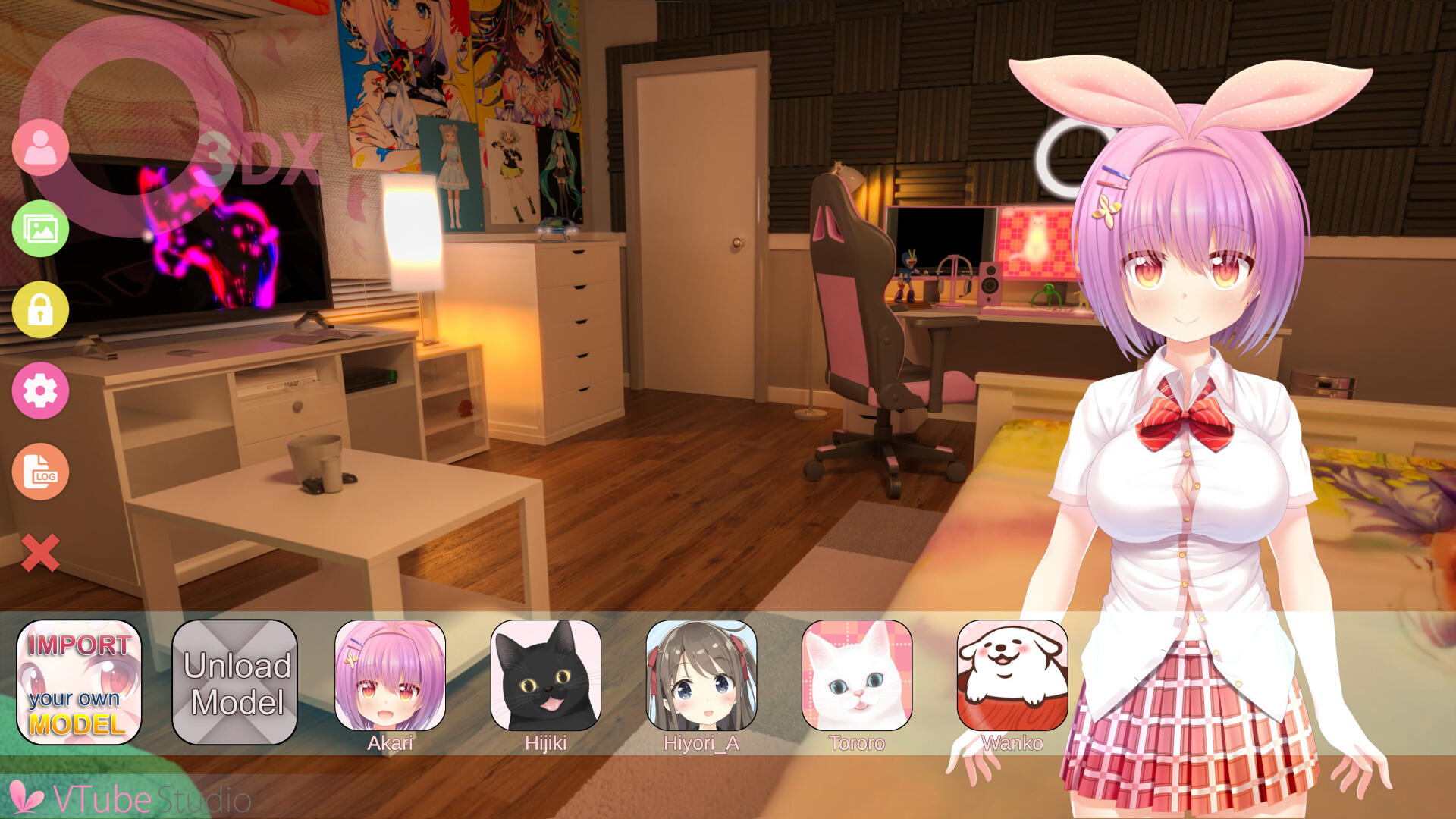Open the IMPORT your own MODEL panel
The height and width of the screenshot is (819, 1456).
pos(78,682)
